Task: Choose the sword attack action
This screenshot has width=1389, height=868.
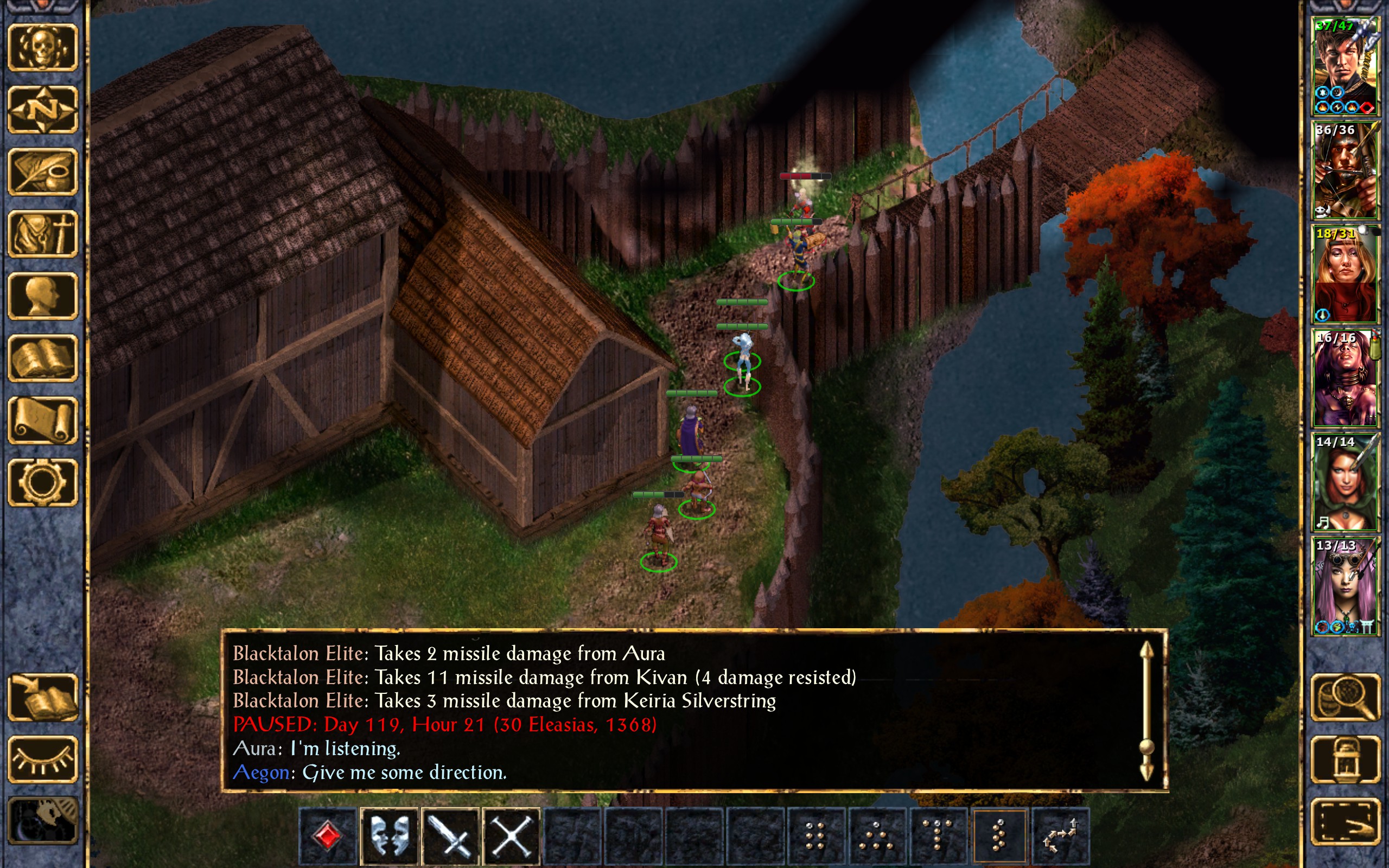Action: pyautogui.click(x=450, y=837)
